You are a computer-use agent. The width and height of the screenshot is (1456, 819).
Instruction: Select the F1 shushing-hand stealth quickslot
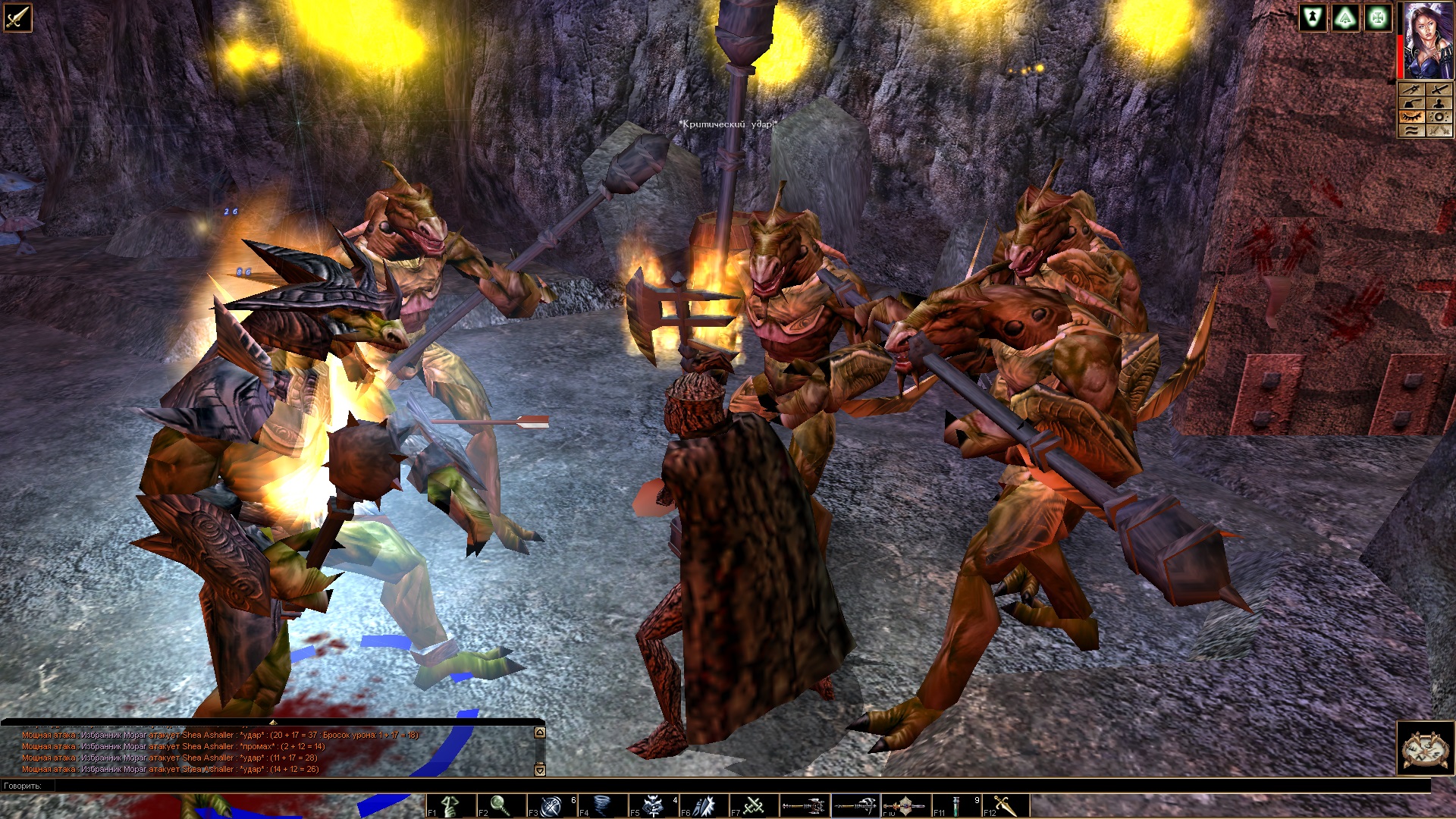pyautogui.click(x=451, y=805)
